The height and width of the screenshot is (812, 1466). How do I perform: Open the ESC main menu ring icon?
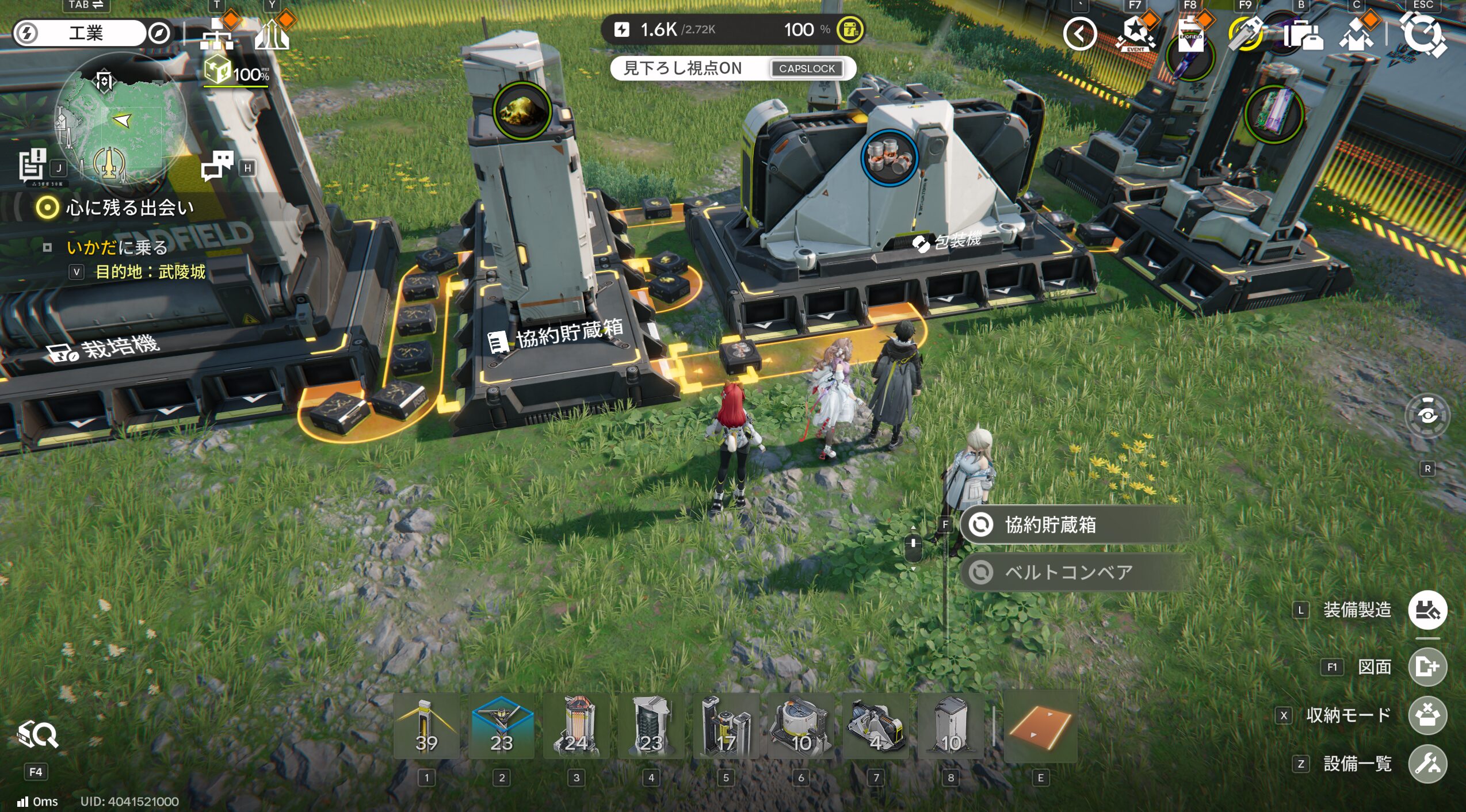1422,35
